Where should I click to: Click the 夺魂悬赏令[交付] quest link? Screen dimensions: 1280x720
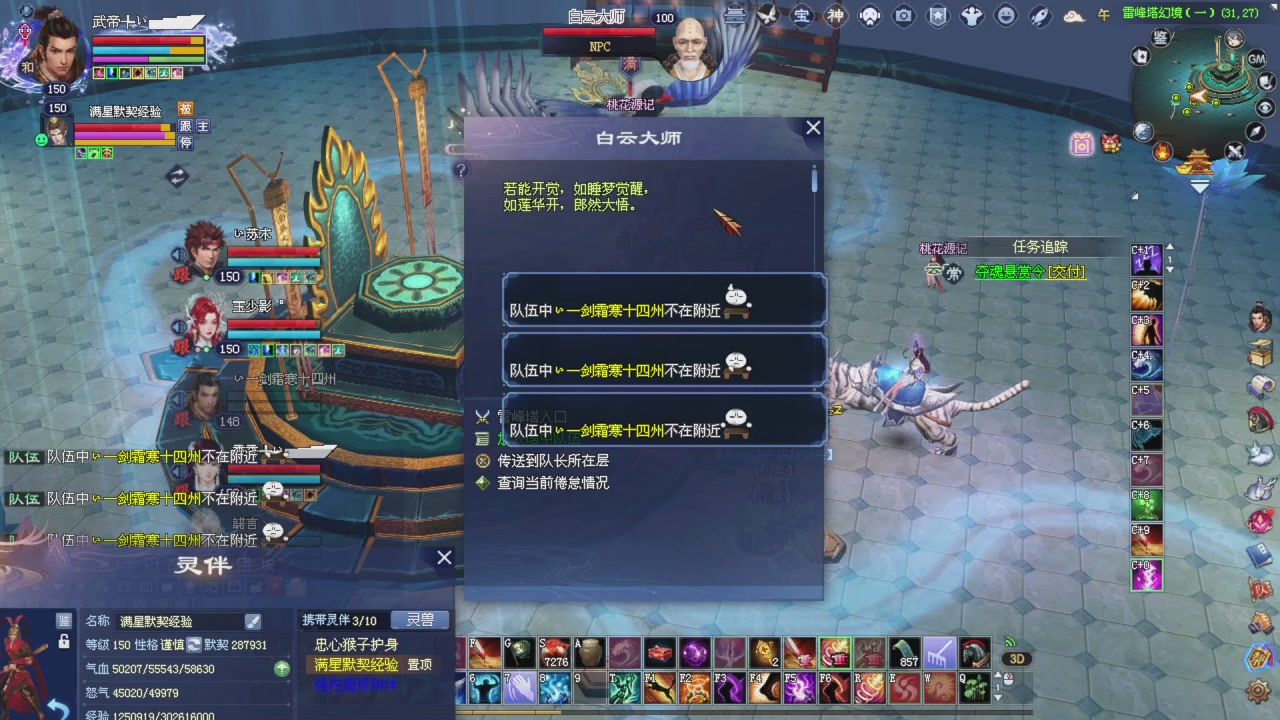click(x=1029, y=272)
